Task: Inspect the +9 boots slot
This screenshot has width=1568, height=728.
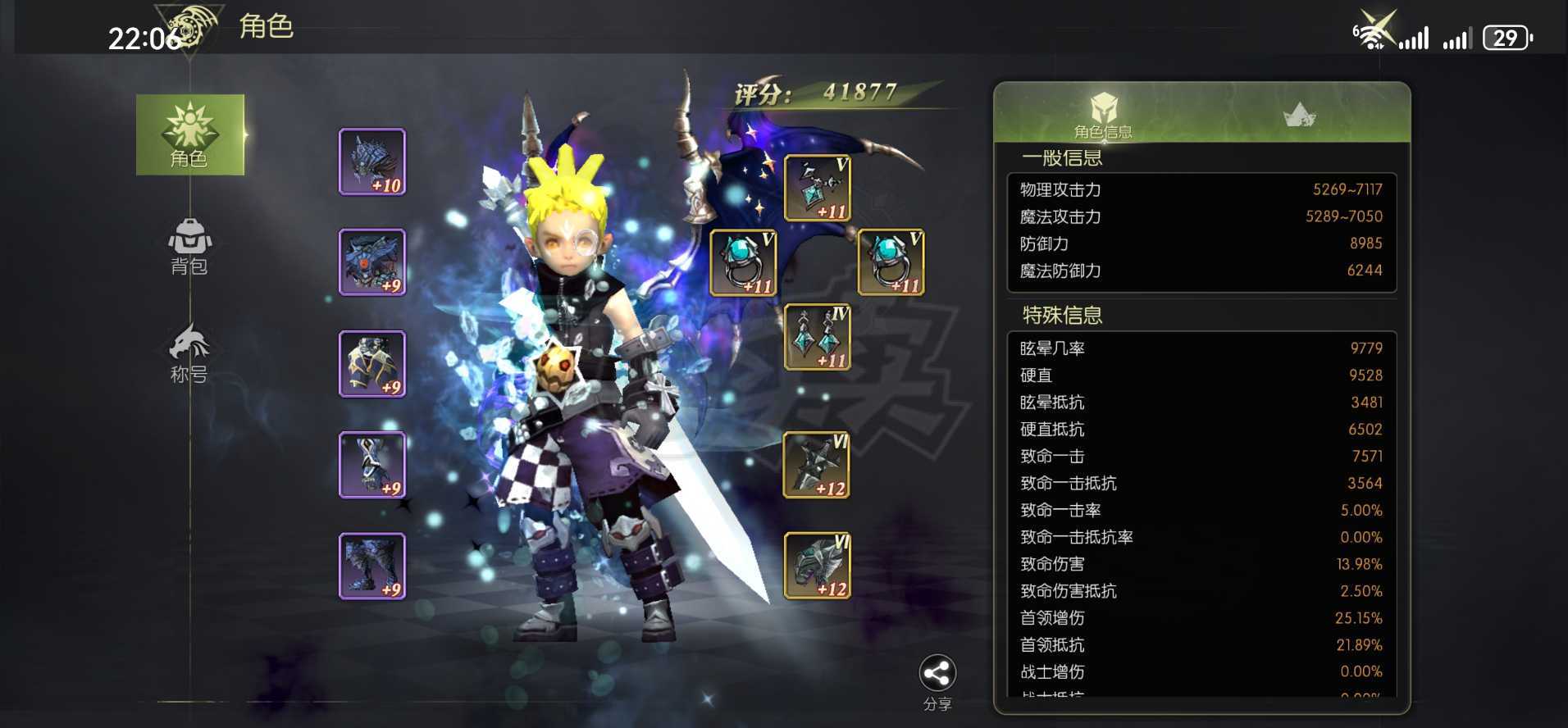Action: (x=372, y=566)
